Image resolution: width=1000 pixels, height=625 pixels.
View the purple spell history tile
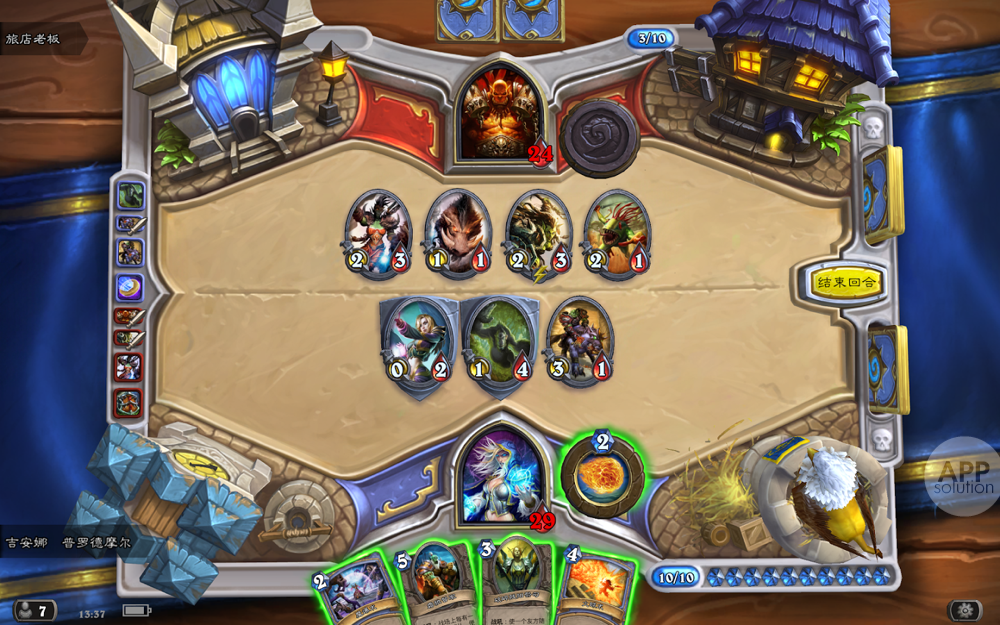coord(130,288)
